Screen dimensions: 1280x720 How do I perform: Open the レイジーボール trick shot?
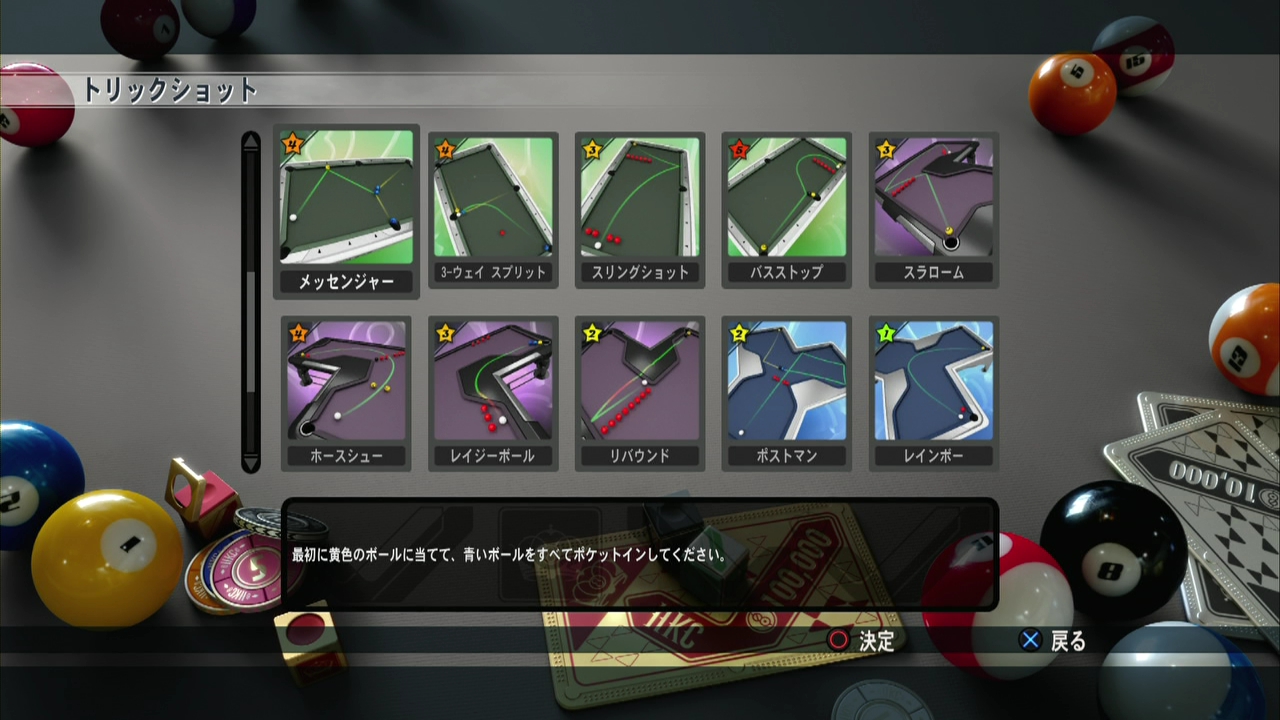492,385
